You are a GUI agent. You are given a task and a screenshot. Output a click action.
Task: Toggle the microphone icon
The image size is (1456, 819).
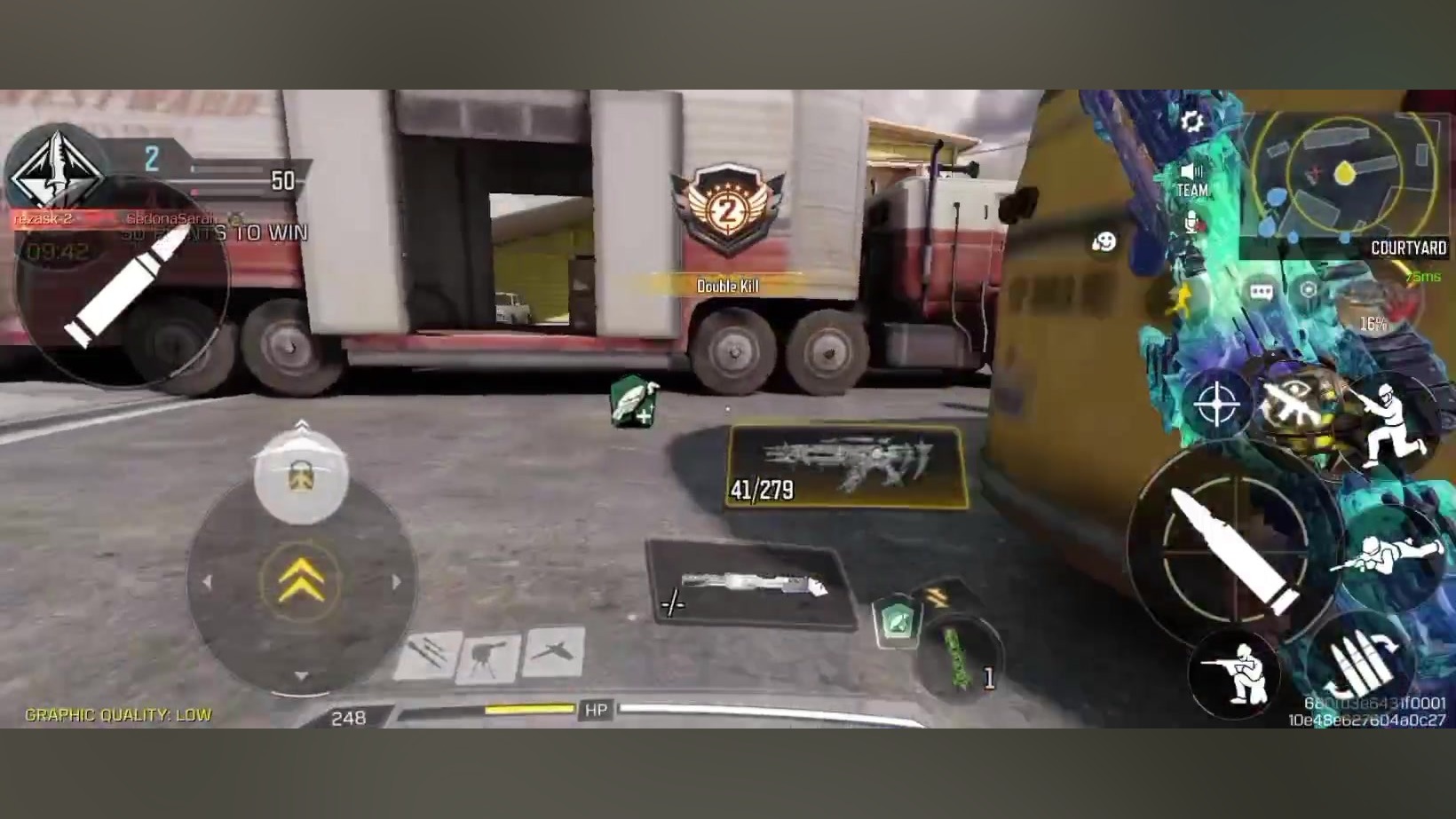click(x=1192, y=222)
